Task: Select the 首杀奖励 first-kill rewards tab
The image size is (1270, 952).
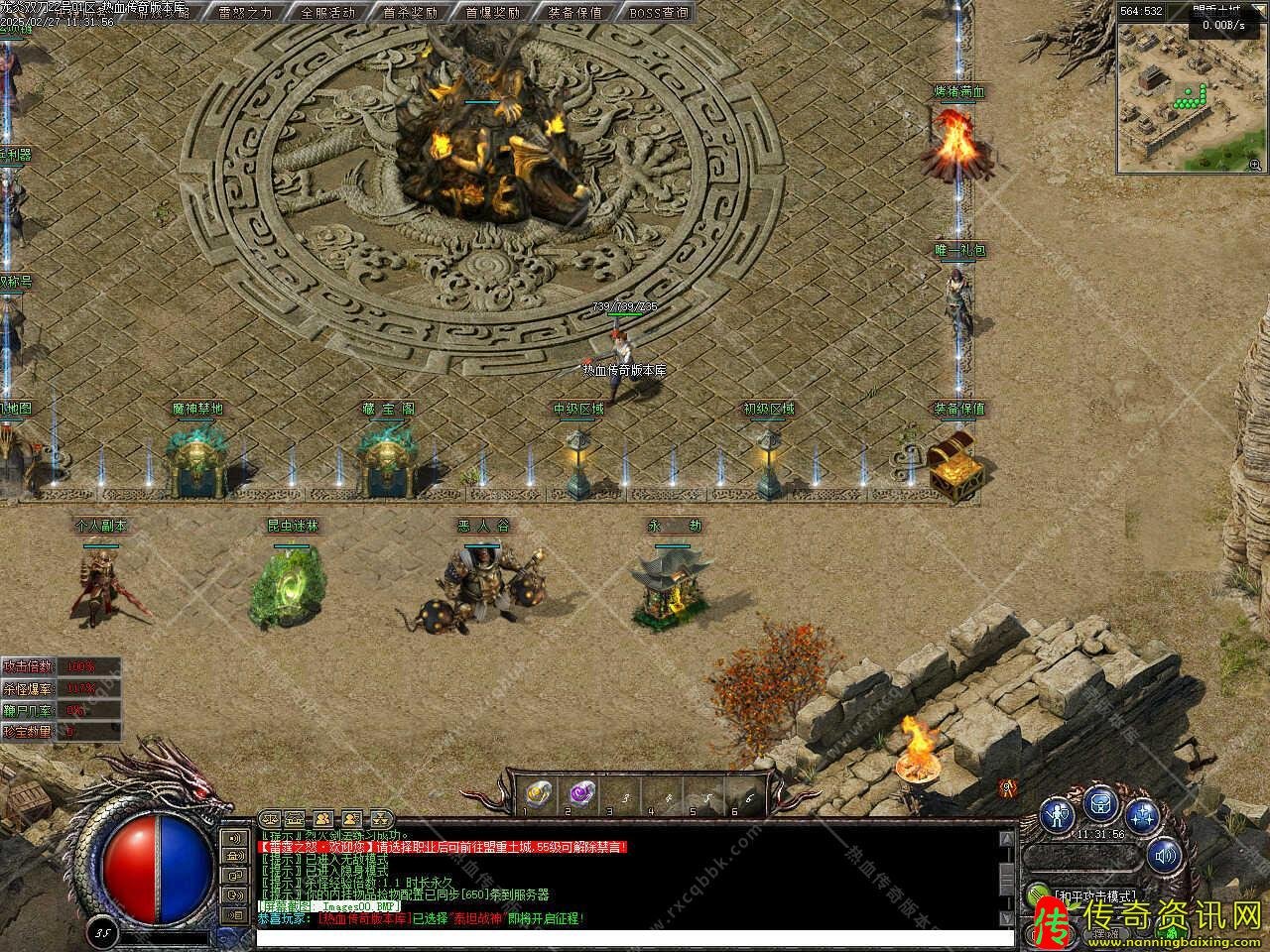Action: 410,13
